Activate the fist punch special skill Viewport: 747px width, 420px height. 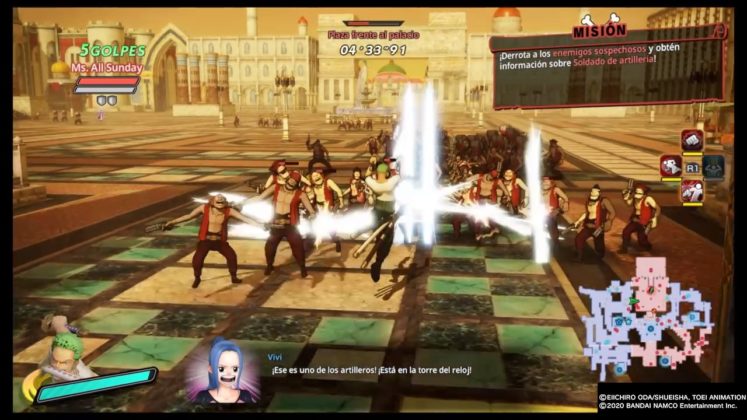point(692,140)
